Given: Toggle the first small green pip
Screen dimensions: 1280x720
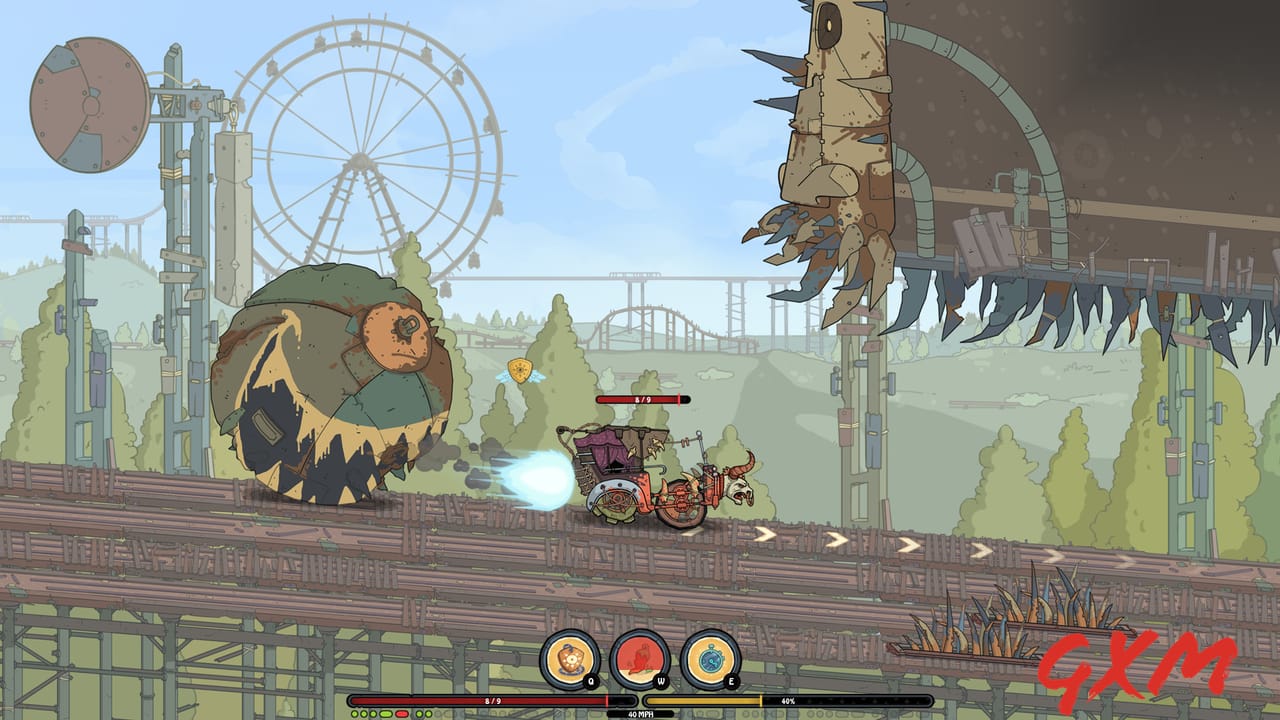Looking at the screenshot, I should pos(354,712).
